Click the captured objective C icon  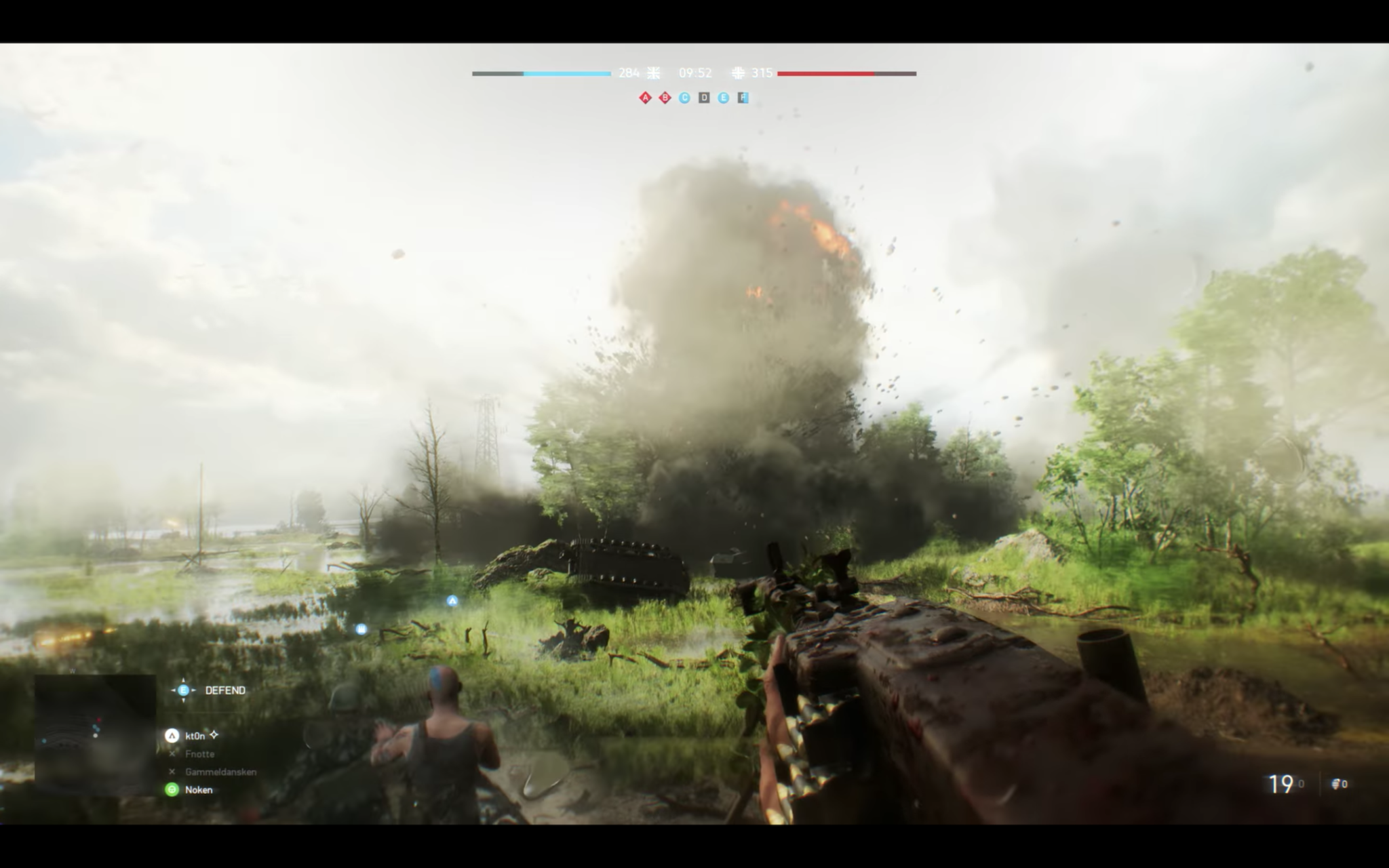(x=684, y=98)
